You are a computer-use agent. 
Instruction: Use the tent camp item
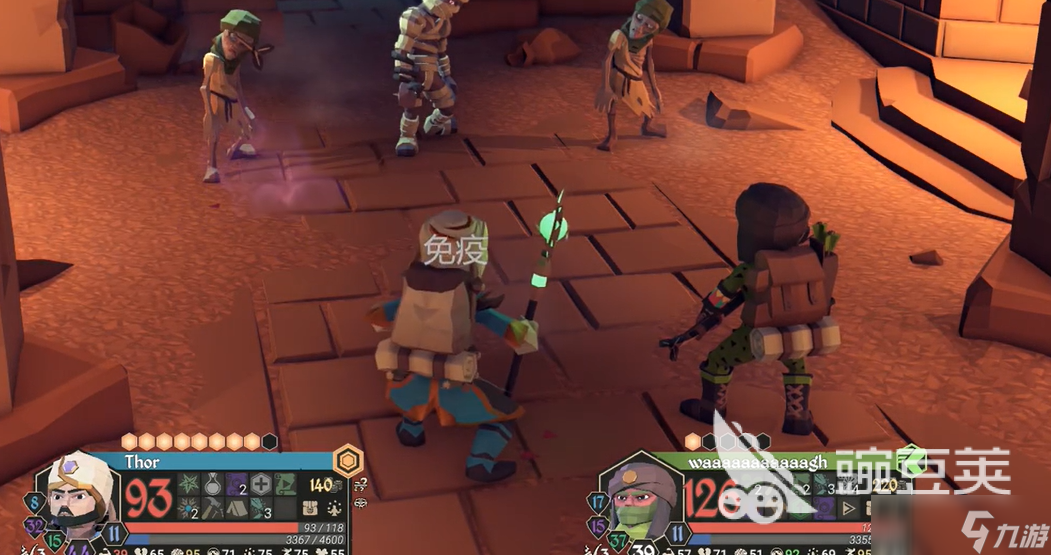pyautogui.click(x=237, y=509)
